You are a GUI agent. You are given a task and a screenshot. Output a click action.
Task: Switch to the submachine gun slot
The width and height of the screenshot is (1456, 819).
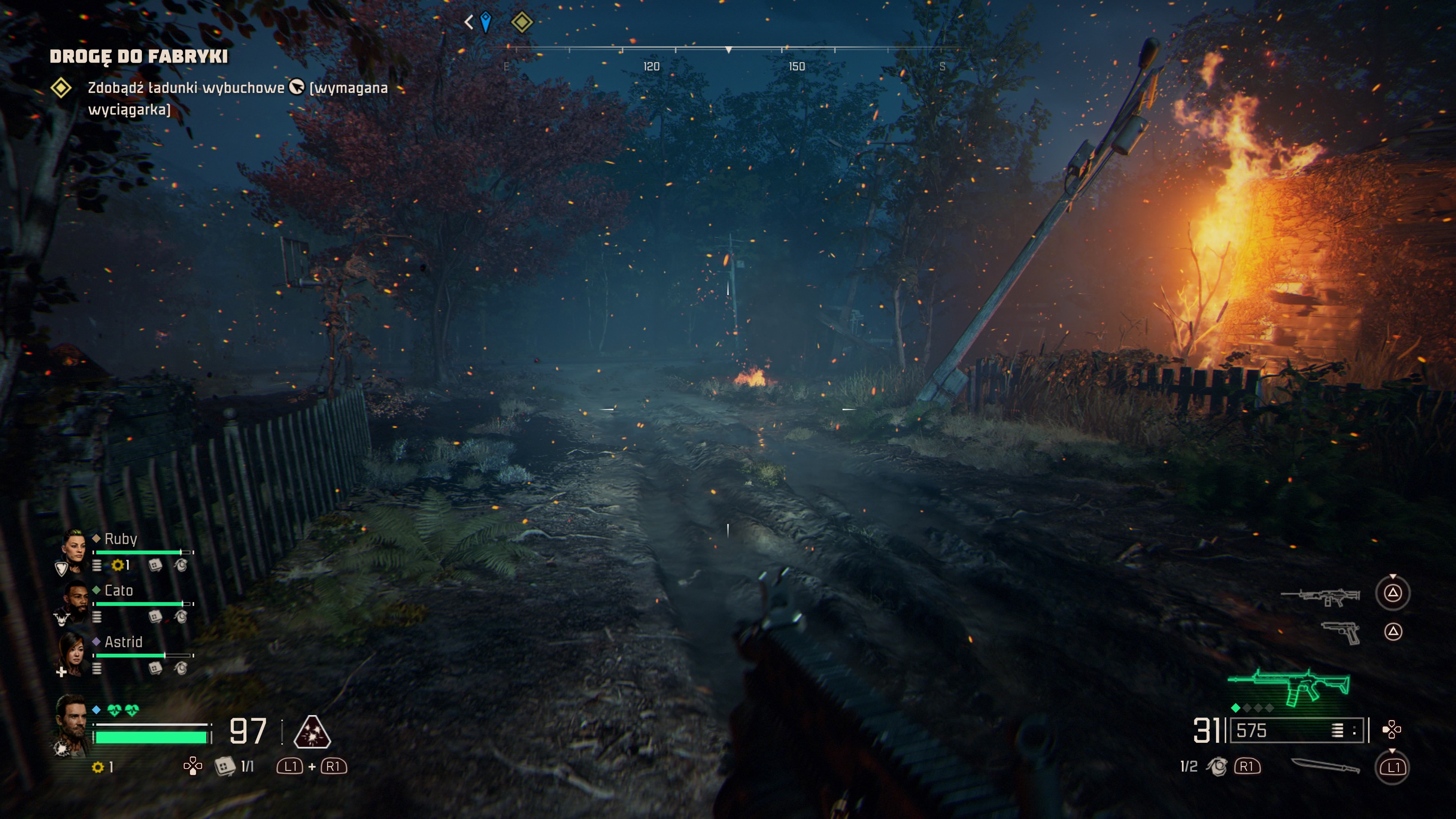[x=1320, y=595]
